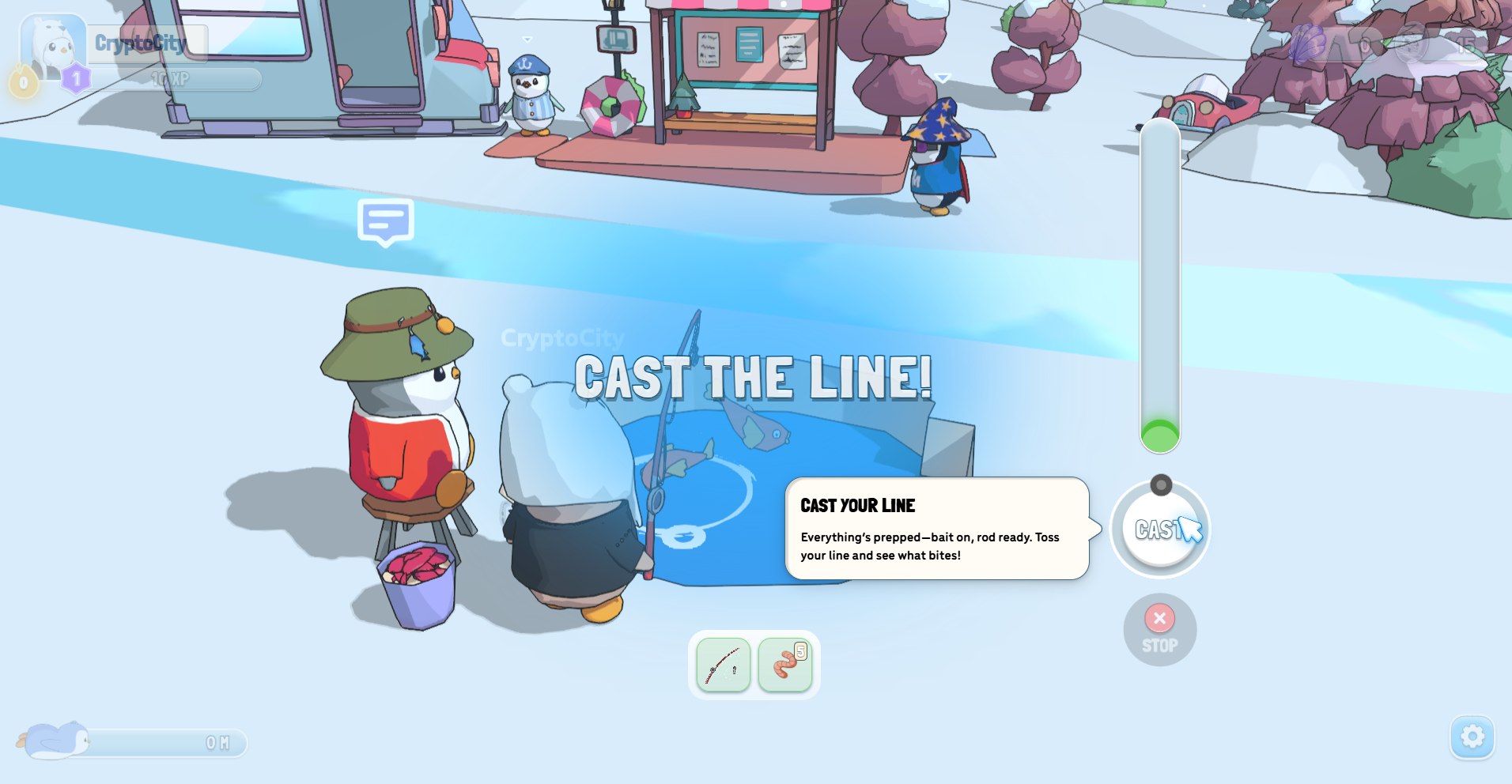Open the chat speech bubble icon
The image size is (1512, 784).
[x=386, y=221]
